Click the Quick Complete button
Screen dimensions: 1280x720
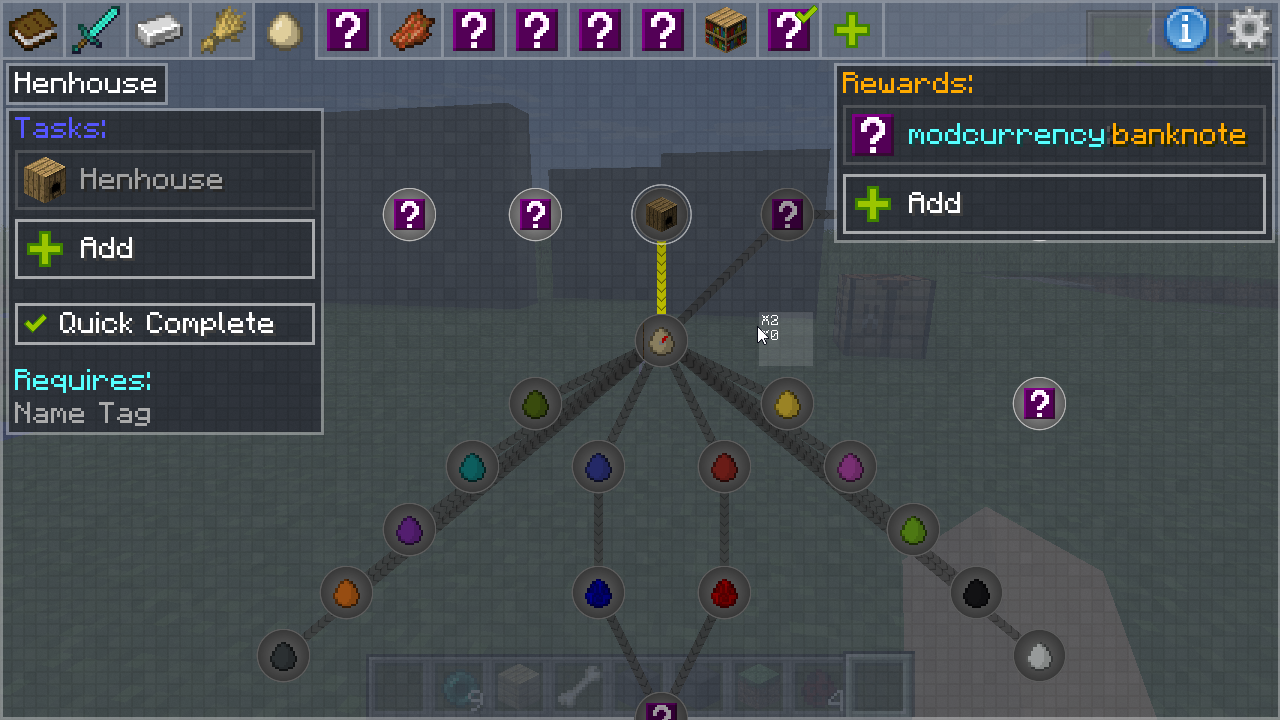tap(165, 323)
